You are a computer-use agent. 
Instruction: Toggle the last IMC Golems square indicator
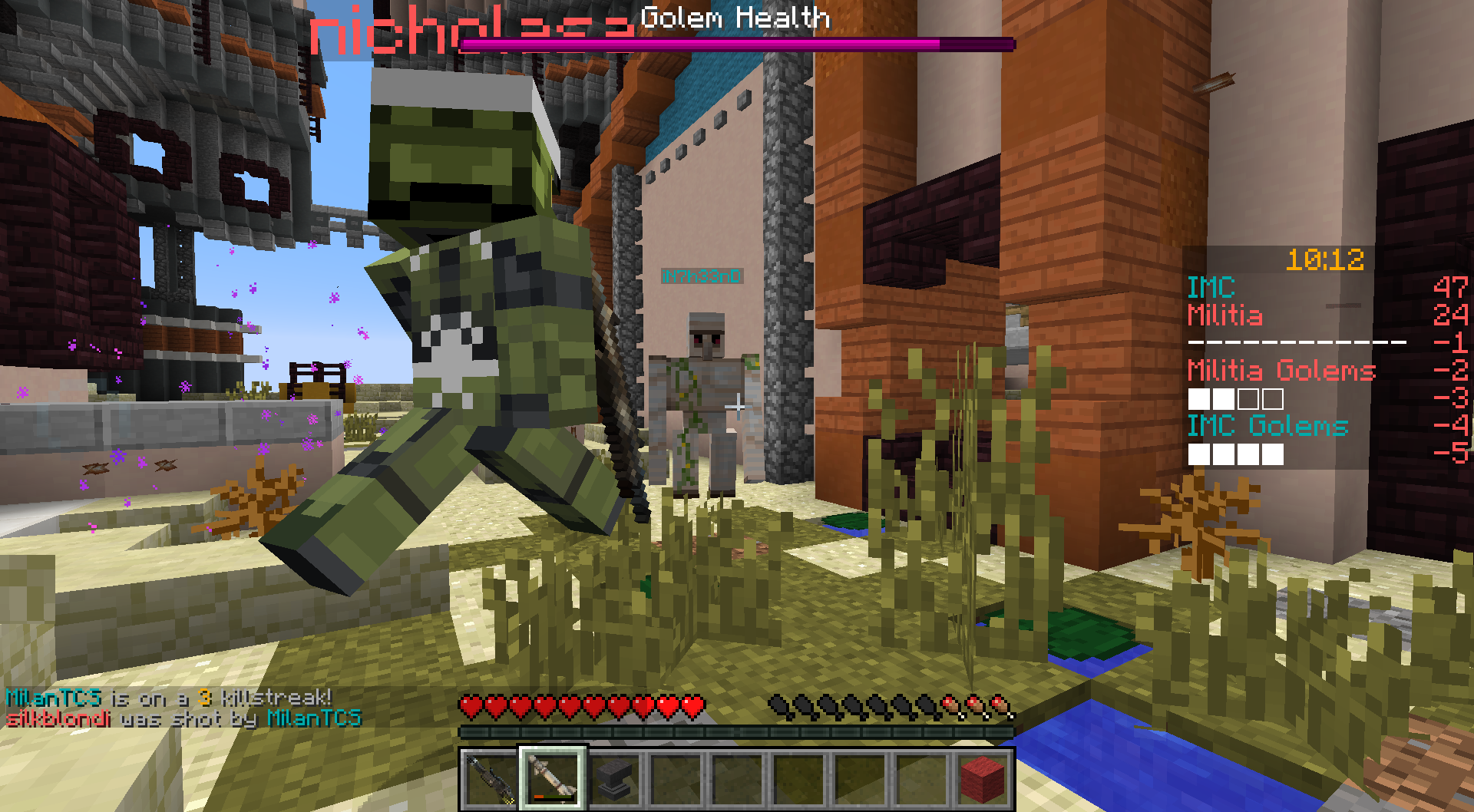pos(1271,454)
